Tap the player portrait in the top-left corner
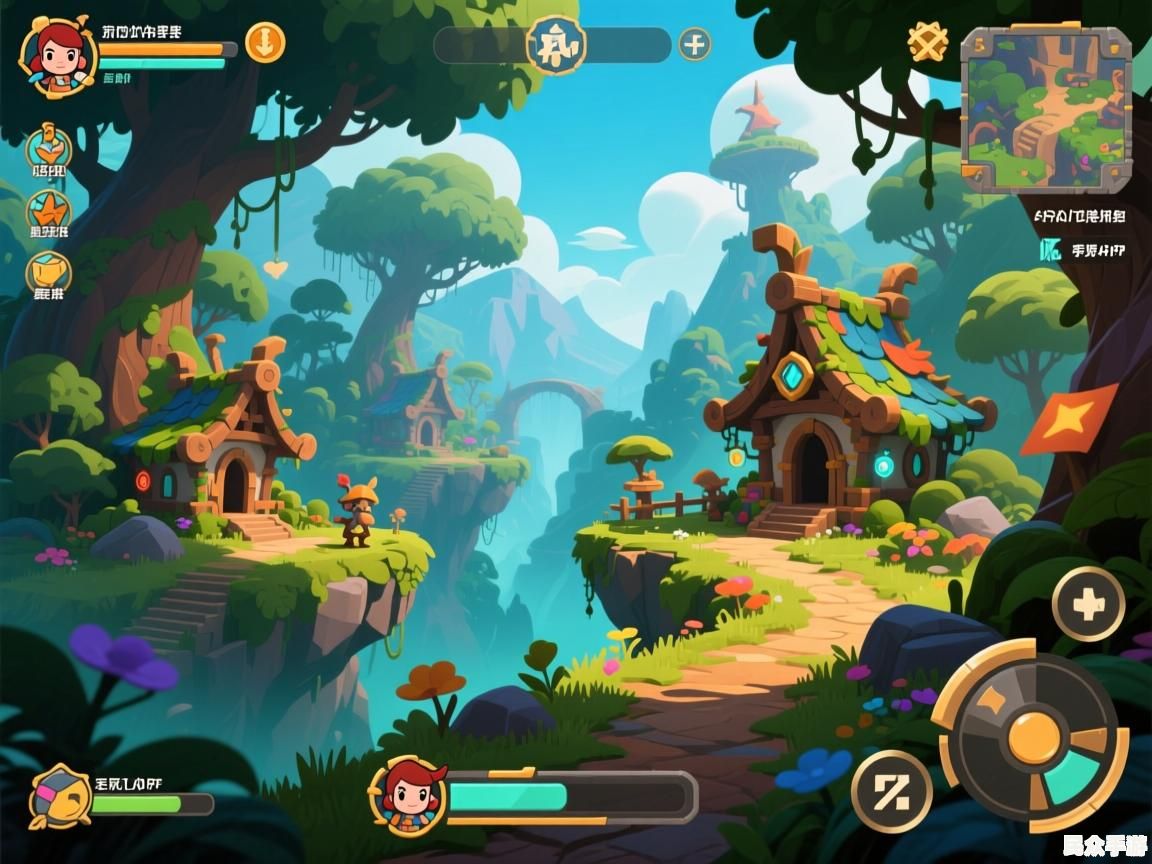This screenshot has height=864, width=1152. coord(57,55)
